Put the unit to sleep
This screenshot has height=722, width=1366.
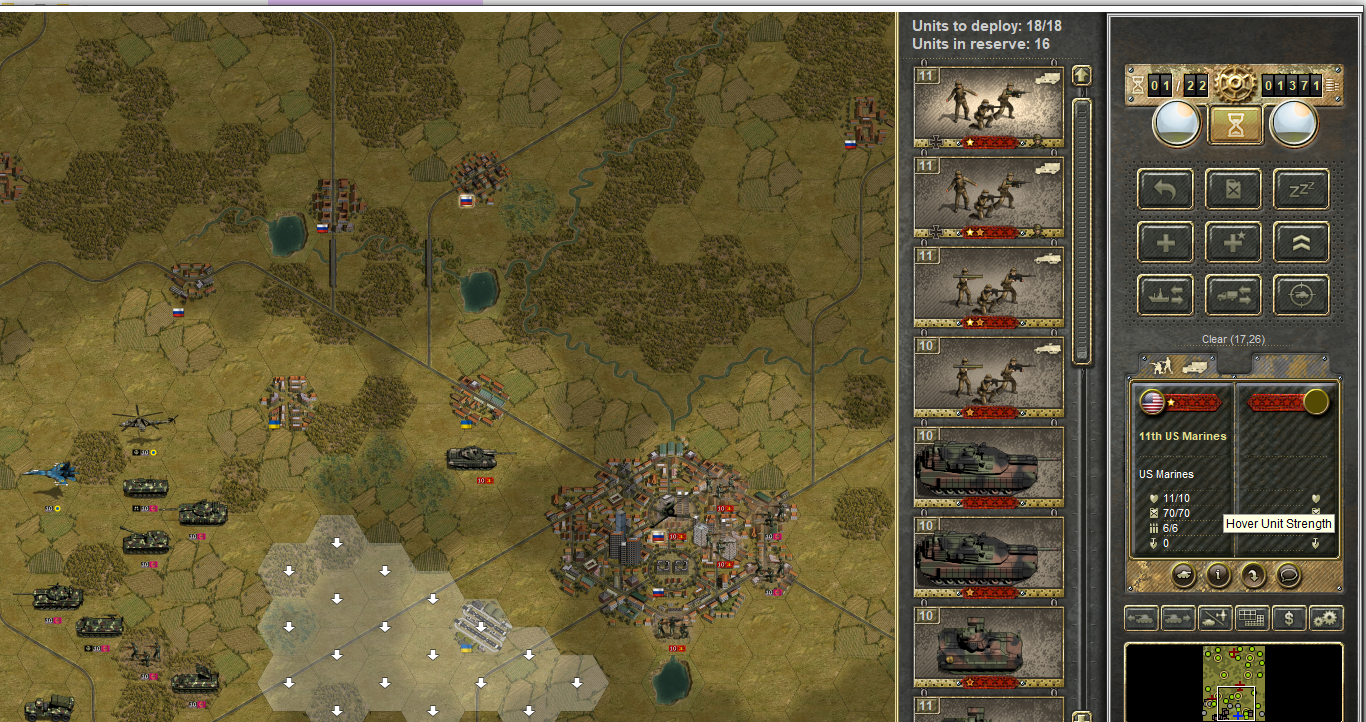[x=1301, y=189]
